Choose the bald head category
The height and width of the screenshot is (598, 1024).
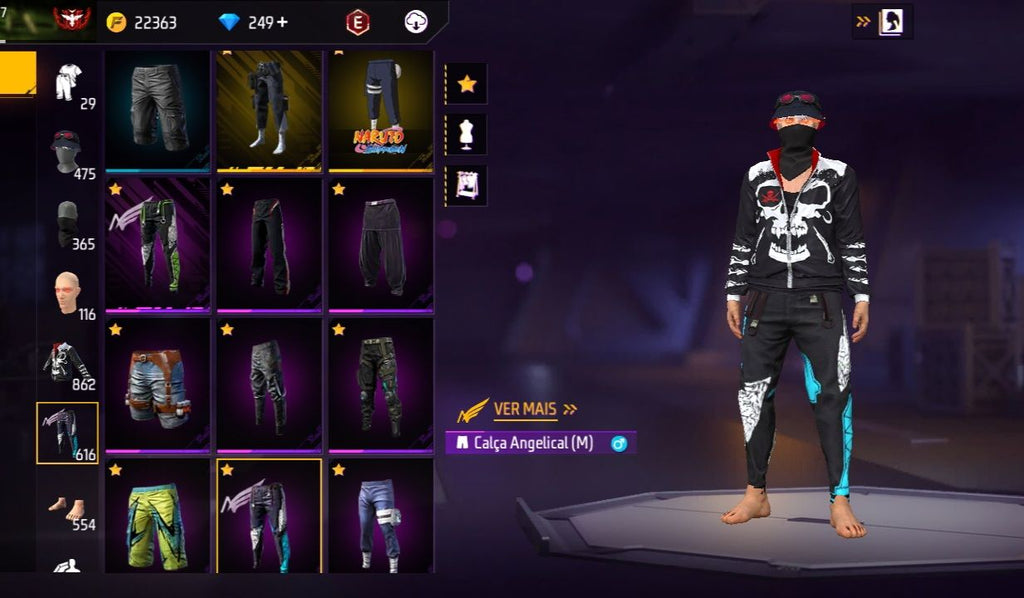[68, 294]
